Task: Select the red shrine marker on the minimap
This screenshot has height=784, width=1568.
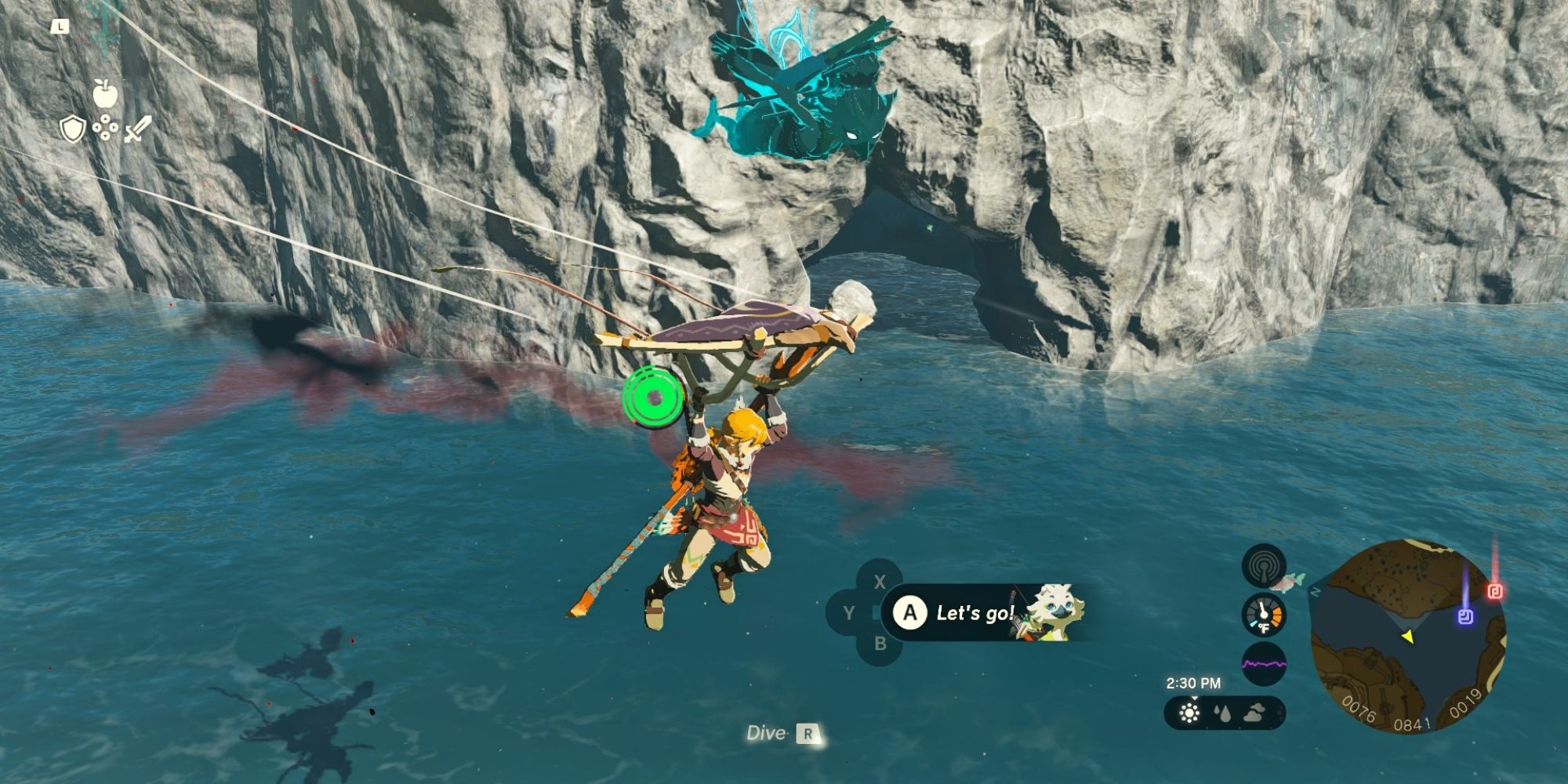Action: pyautogui.click(x=1495, y=590)
